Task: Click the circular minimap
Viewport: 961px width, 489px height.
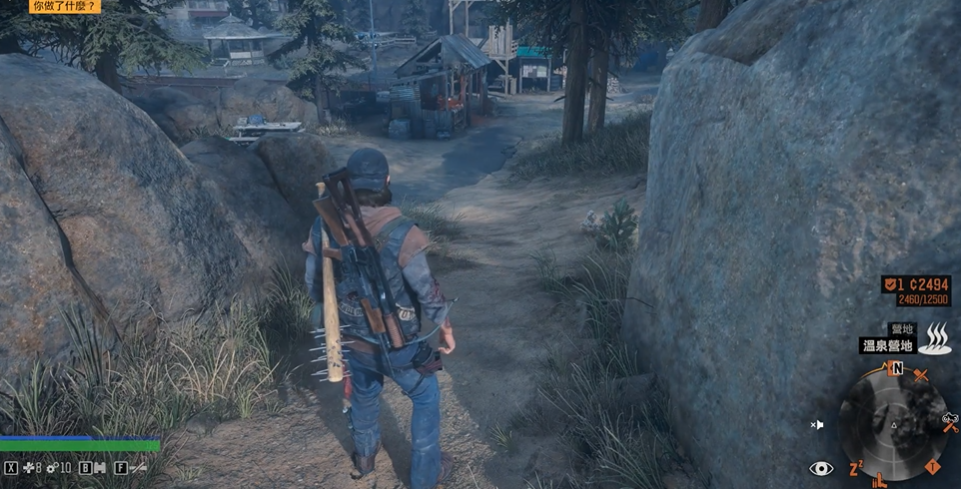Action: pyautogui.click(x=893, y=421)
